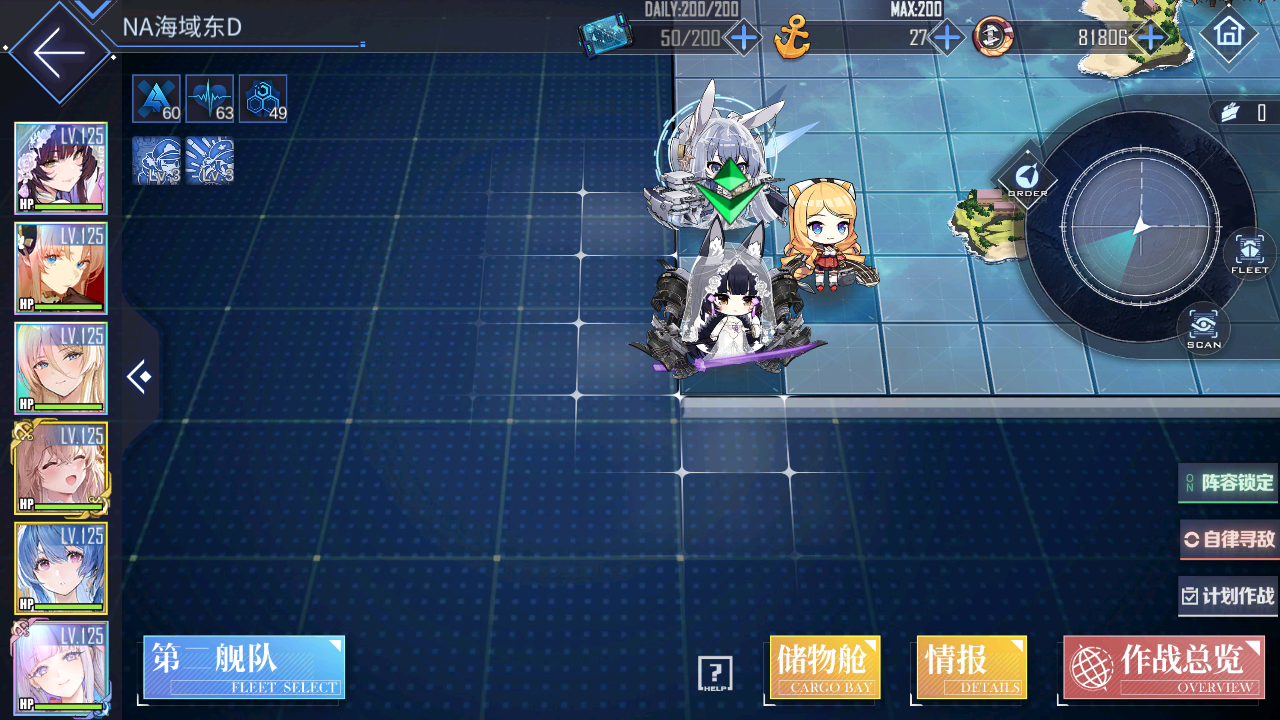Screen dimensions: 1280x720
Task: Add more coins with the plus
Action: [1151, 39]
